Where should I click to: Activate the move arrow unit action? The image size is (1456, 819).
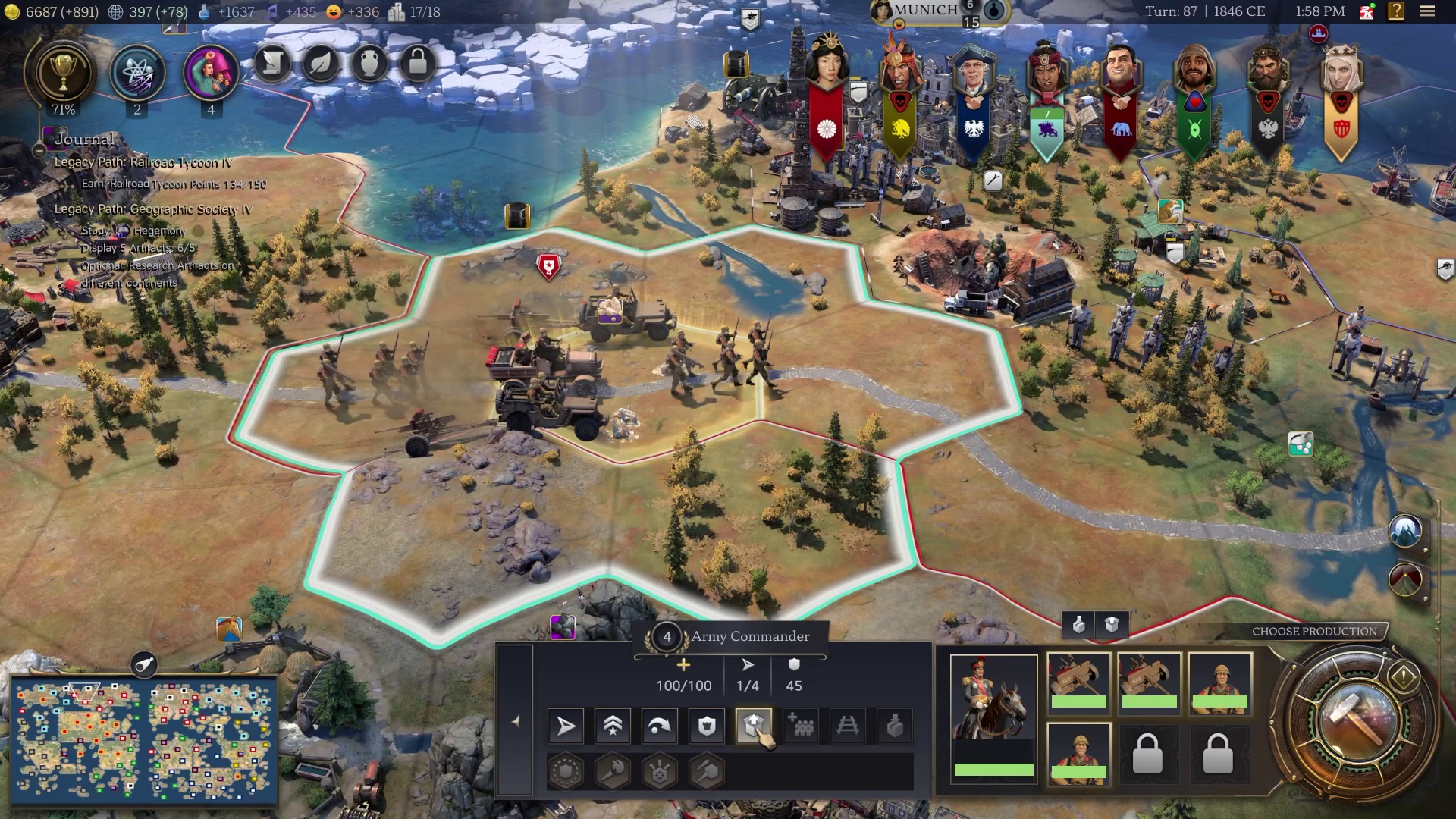coord(566,726)
